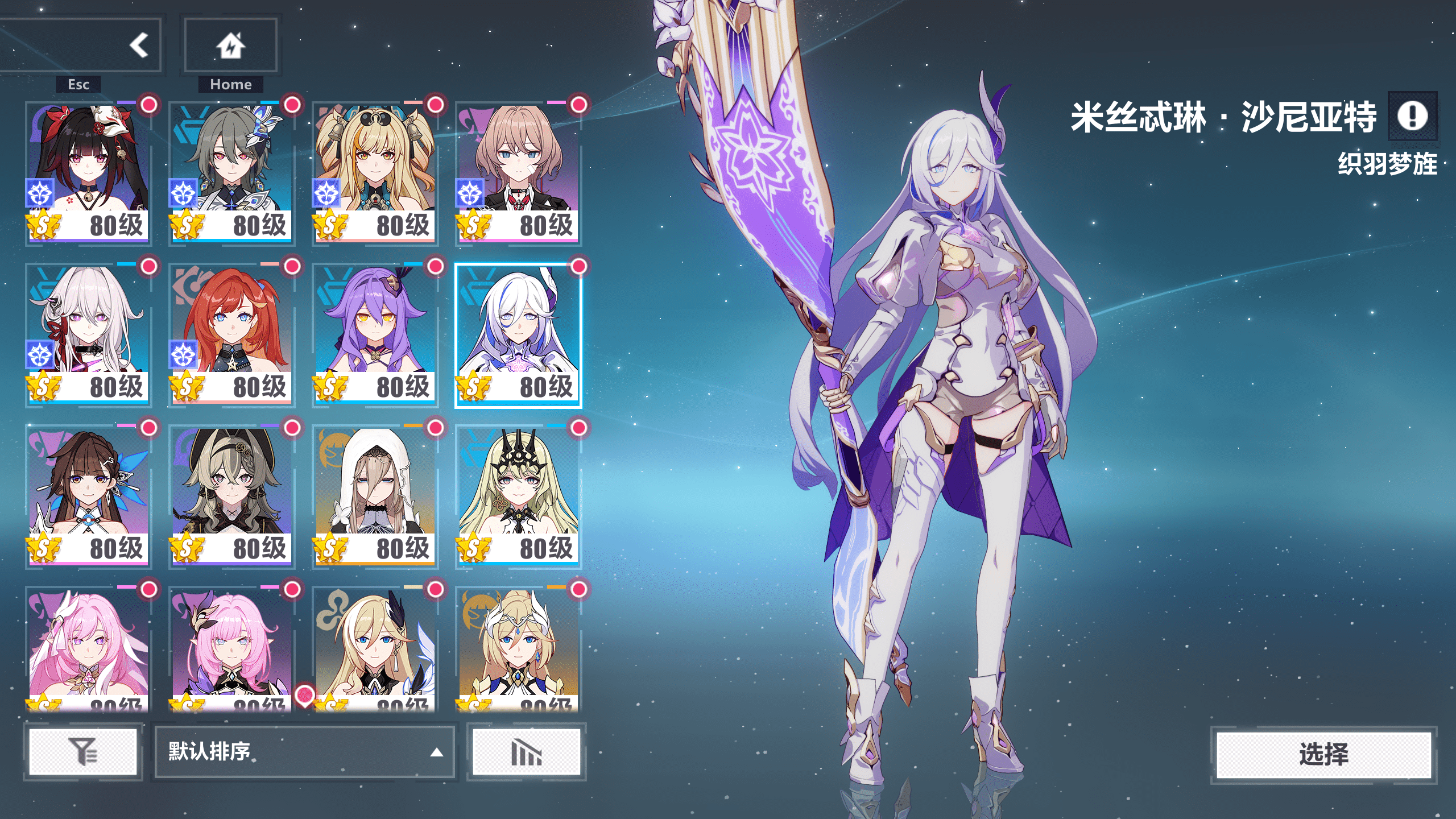This screenshot has width=1456, height=819.
Task: Toggle the sort order bars button
Action: click(x=526, y=752)
